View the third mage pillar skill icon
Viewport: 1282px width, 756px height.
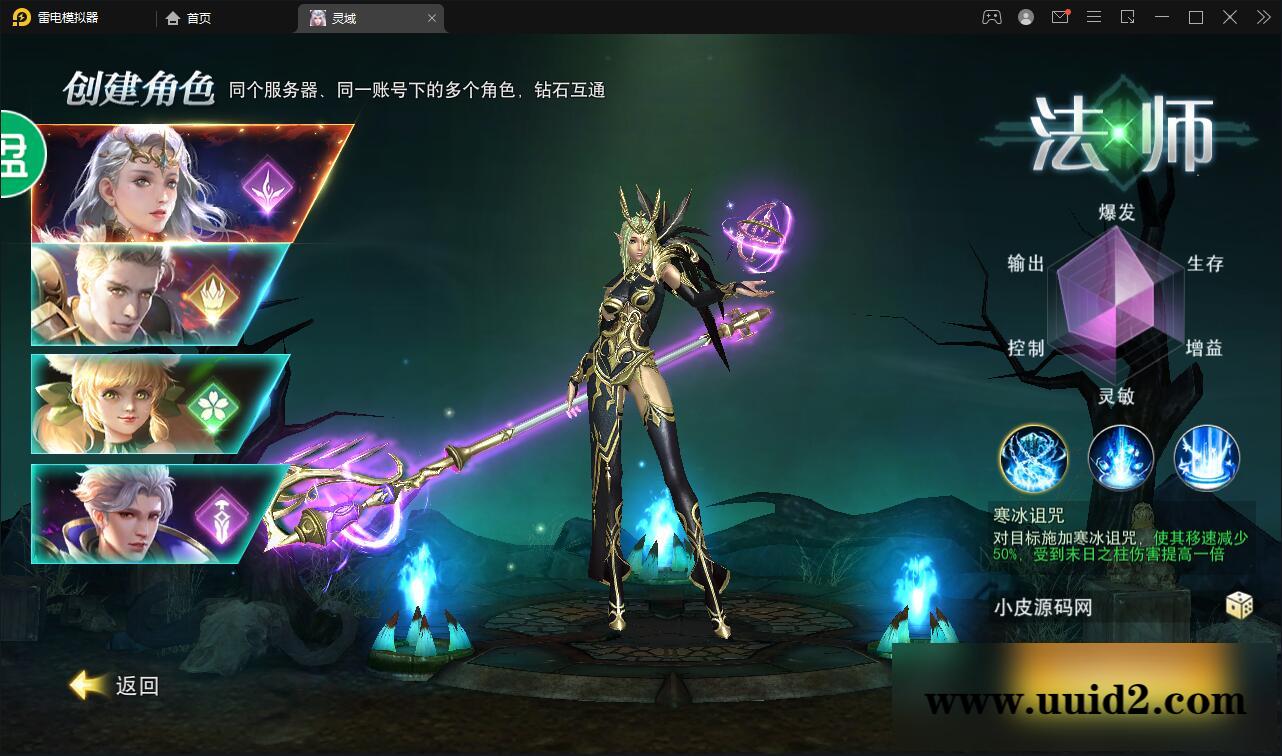[x=1207, y=458]
